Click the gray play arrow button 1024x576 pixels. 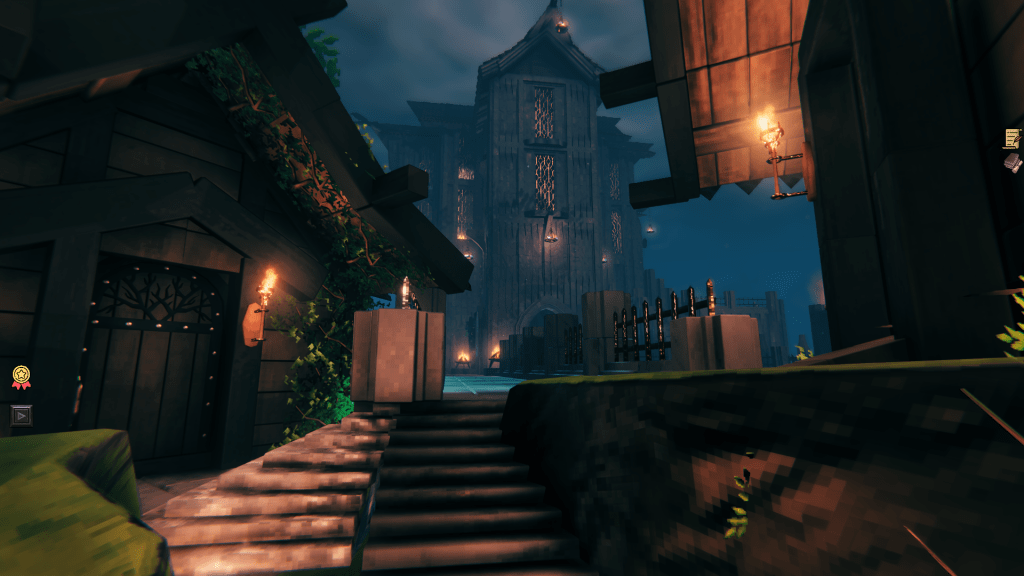[x=21, y=414]
